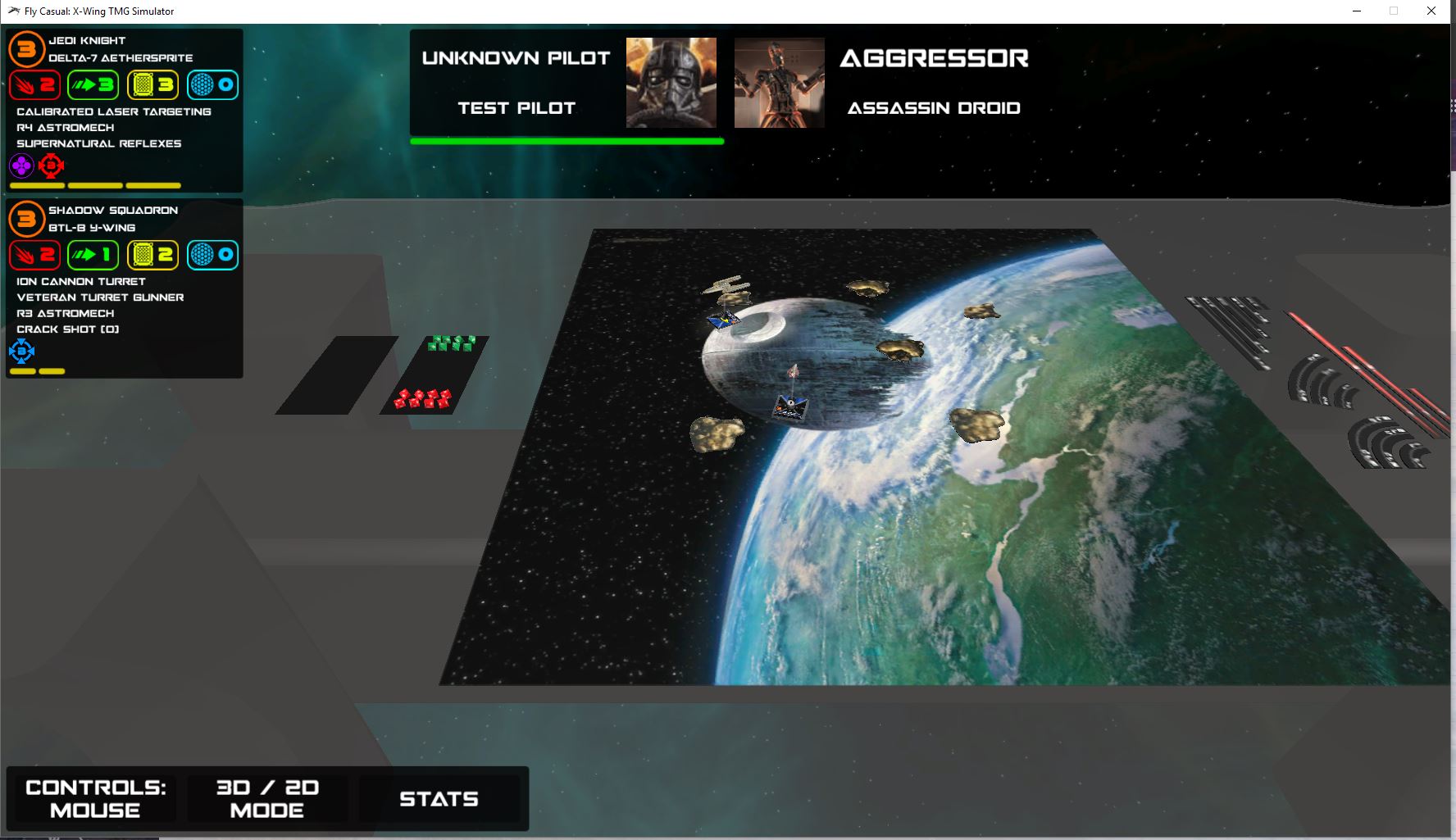1456x840 pixels.
Task: Select the Veteran Turret Gunner upgrade
Action: pos(100,297)
